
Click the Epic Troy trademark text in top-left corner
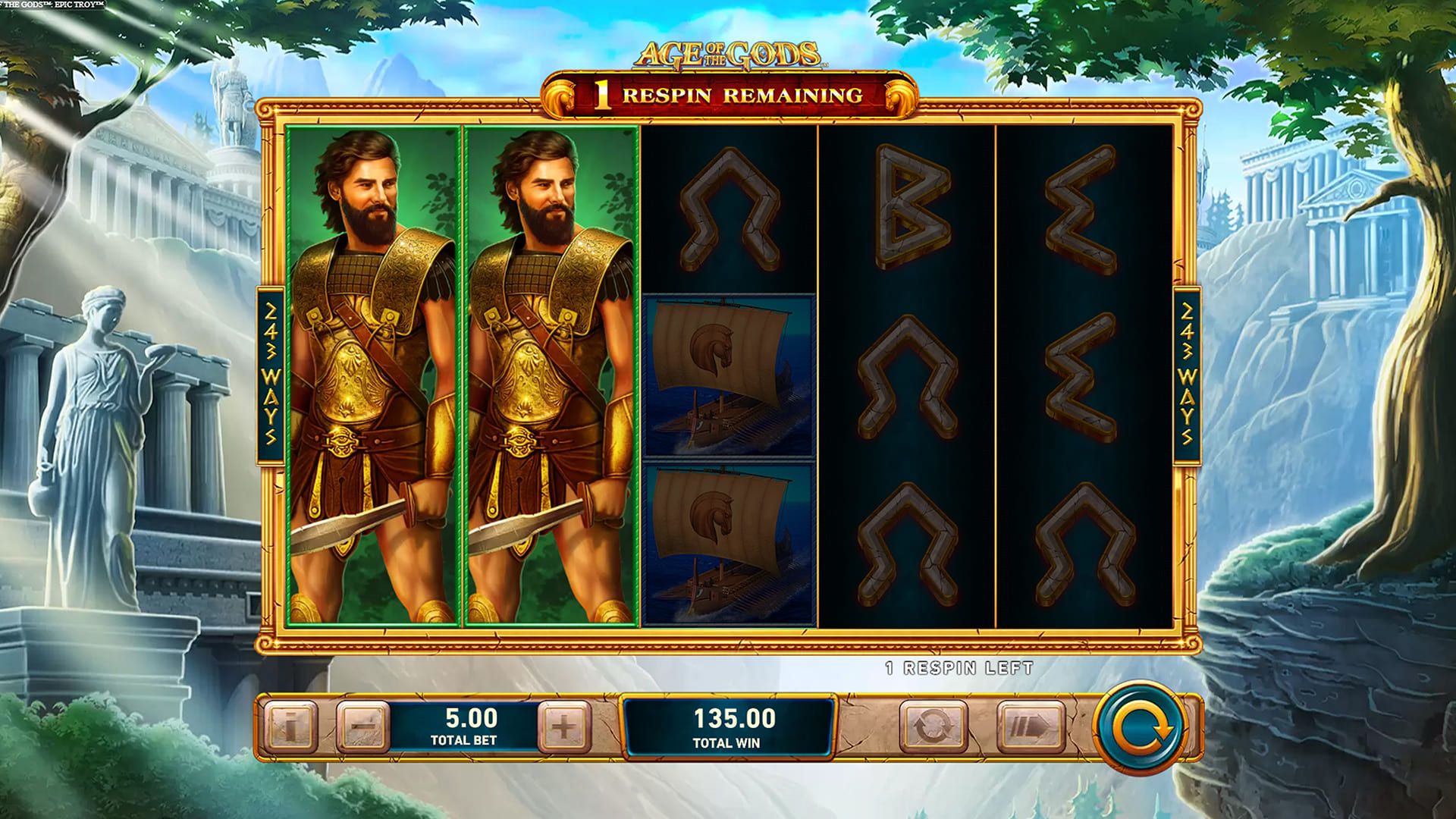tap(52, 4)
